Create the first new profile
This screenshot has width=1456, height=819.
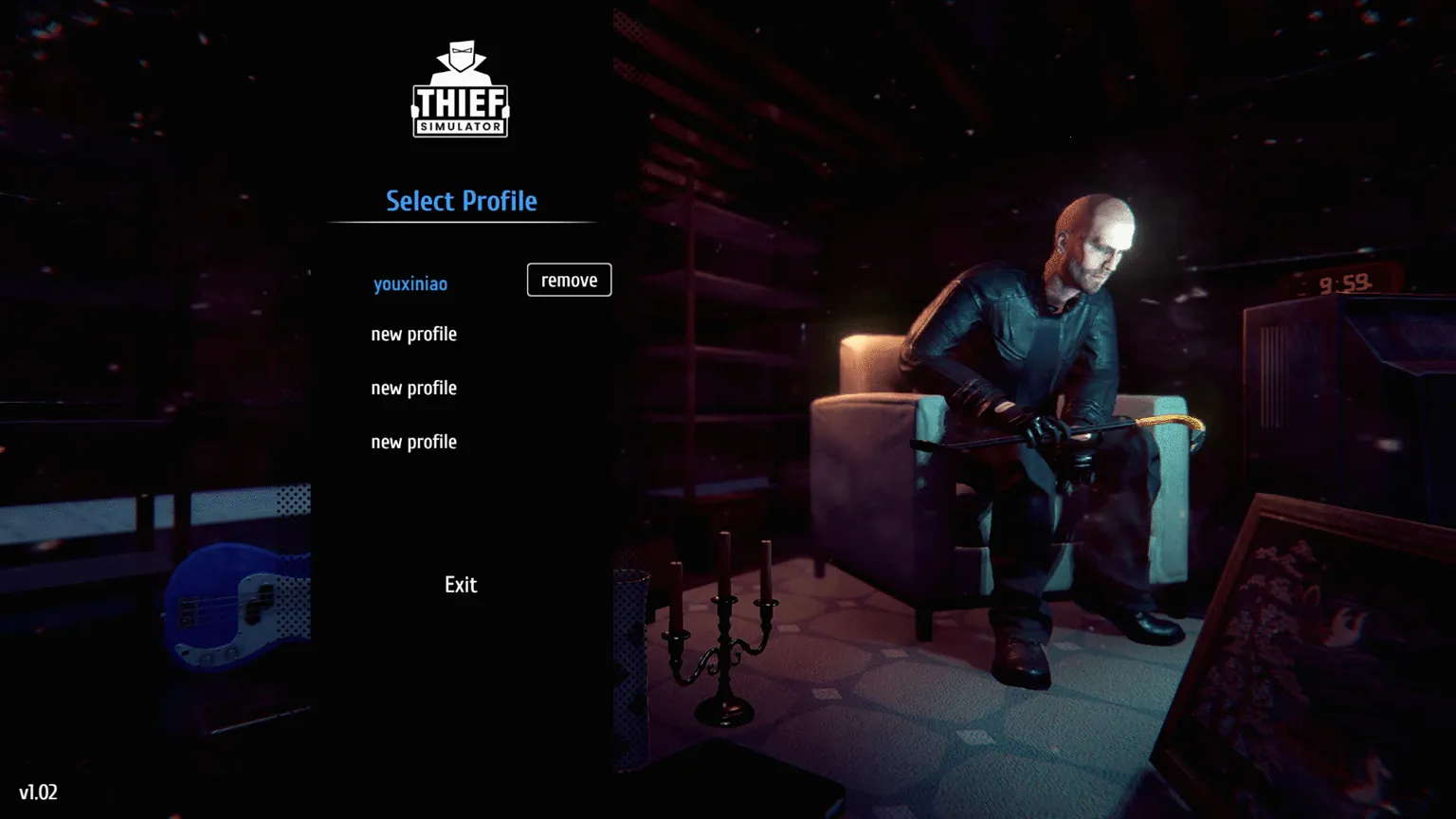click(413, 334)
